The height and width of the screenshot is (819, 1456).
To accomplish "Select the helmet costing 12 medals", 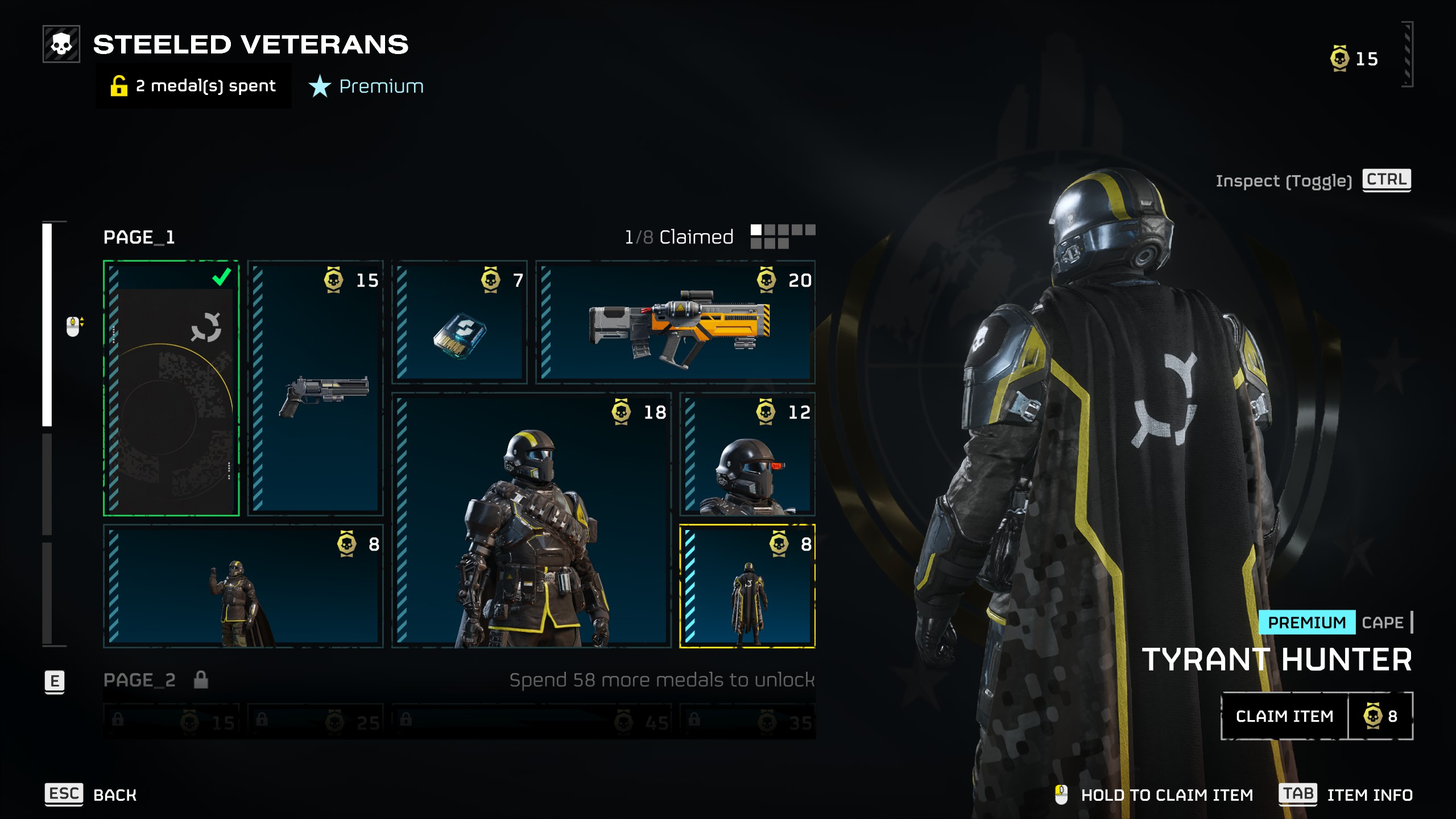I will pos(747,454).
